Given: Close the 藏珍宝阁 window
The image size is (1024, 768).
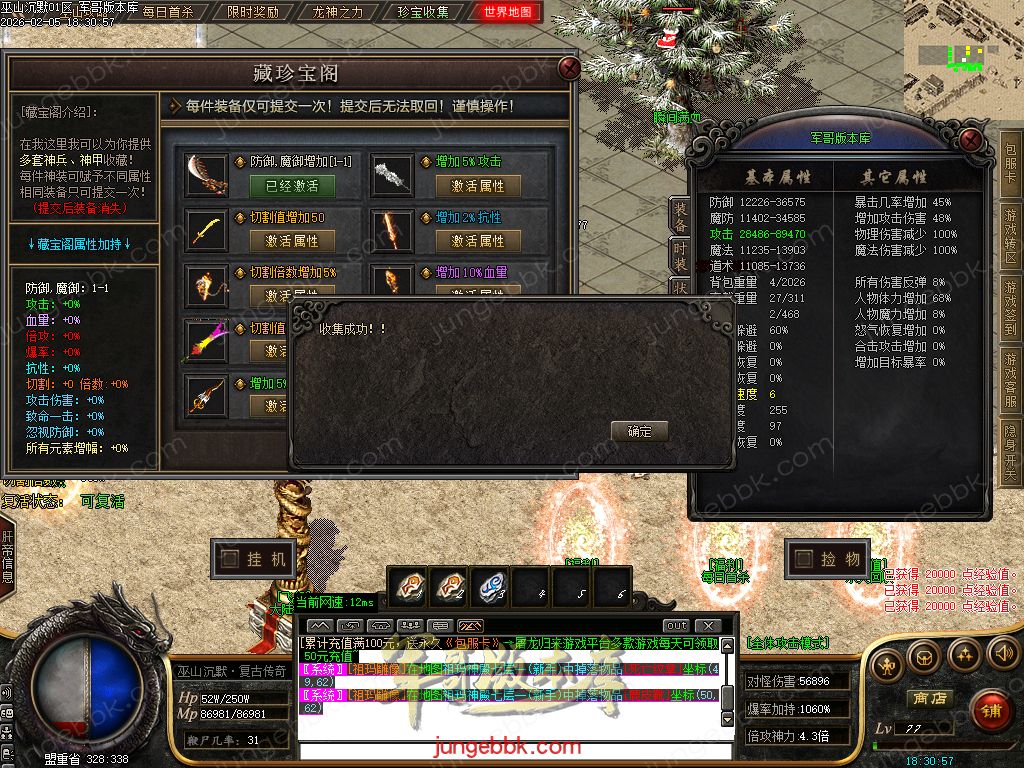Looking at the screenshot, I should pos(569,68).
